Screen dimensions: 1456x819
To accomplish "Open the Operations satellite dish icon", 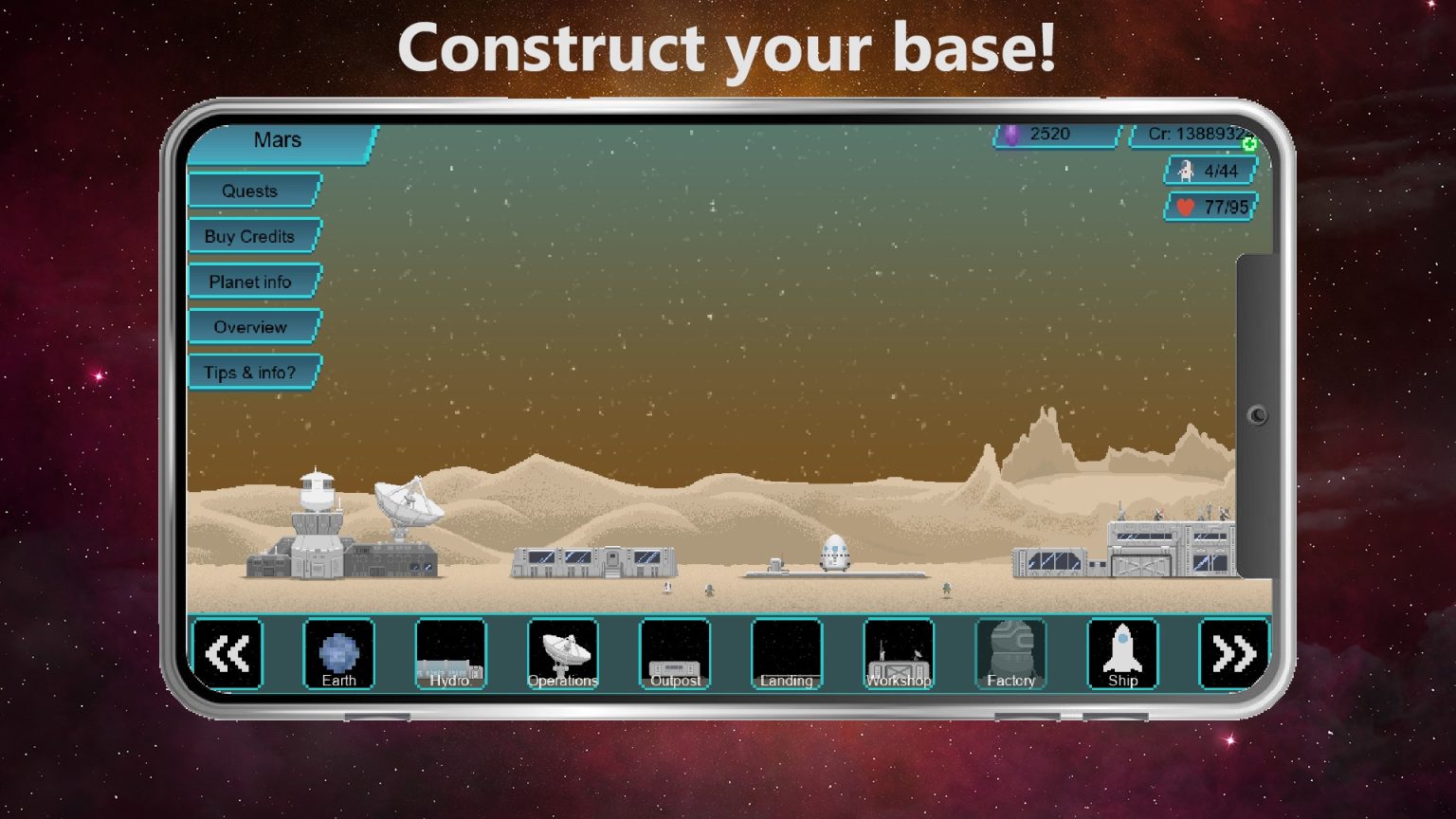I will pyautogui.click(x=562, y=652).
